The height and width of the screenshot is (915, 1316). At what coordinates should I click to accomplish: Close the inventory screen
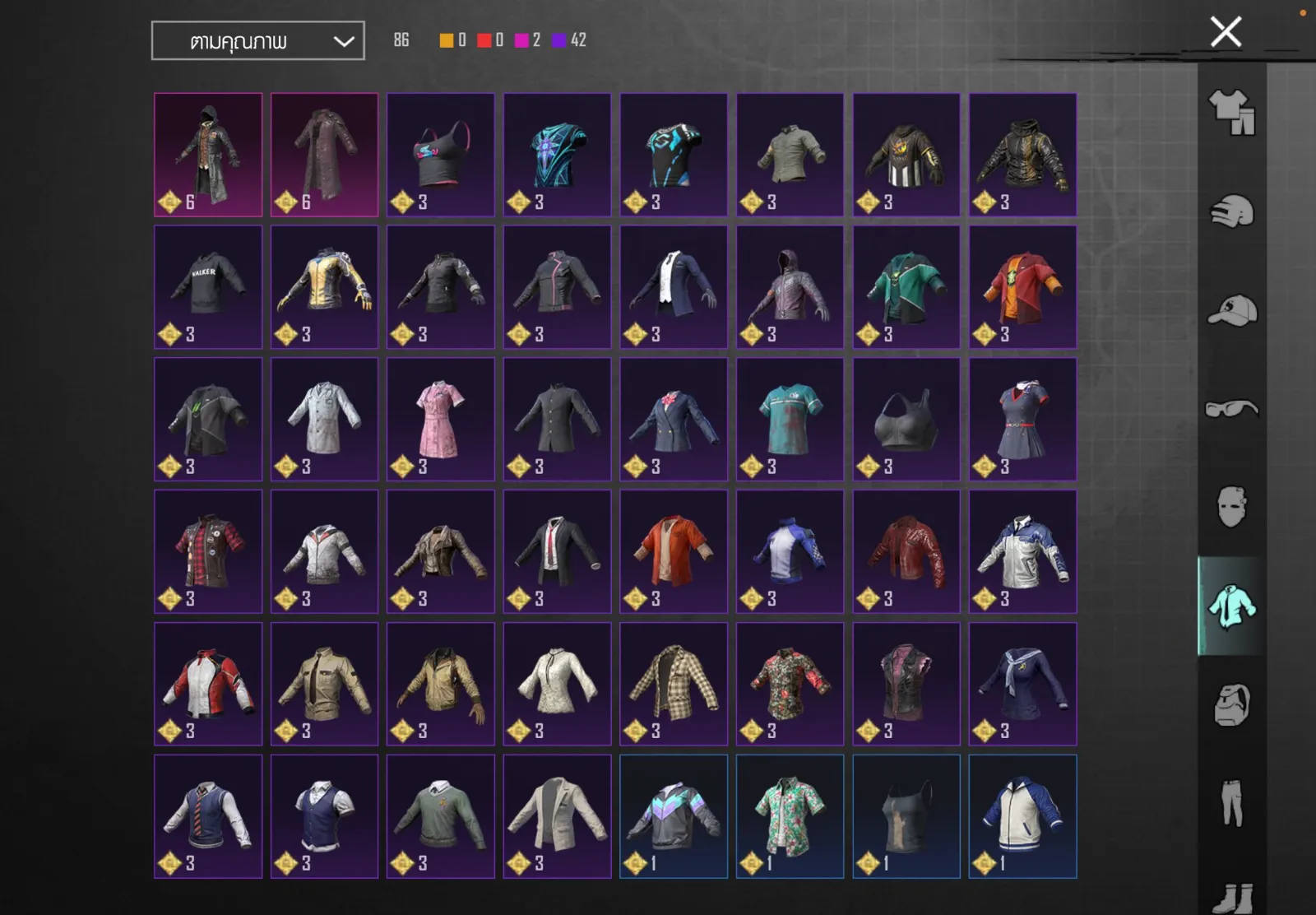tap(1226, 32)
